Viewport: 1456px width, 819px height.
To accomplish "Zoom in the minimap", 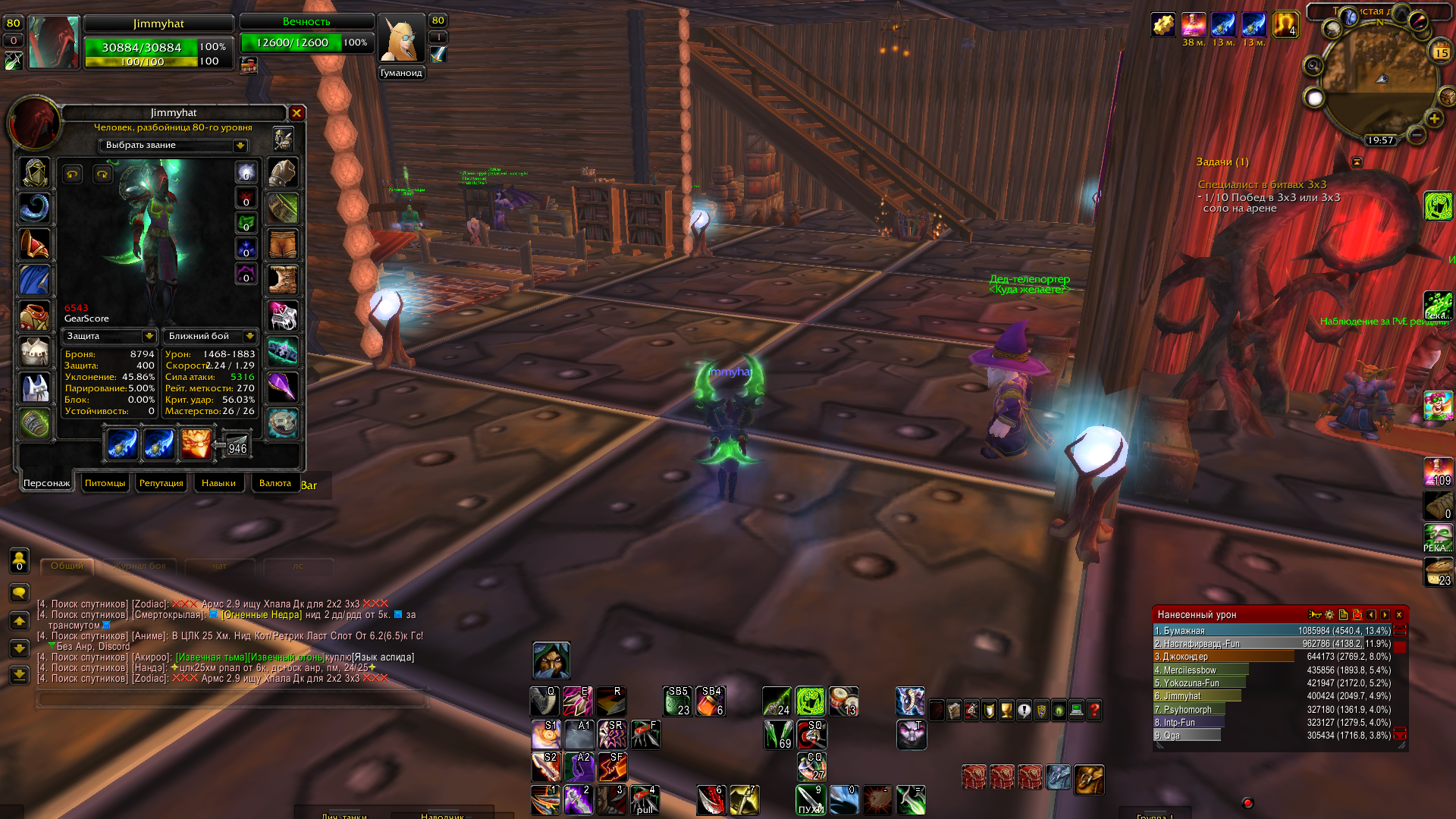I will click(1434, 119).
